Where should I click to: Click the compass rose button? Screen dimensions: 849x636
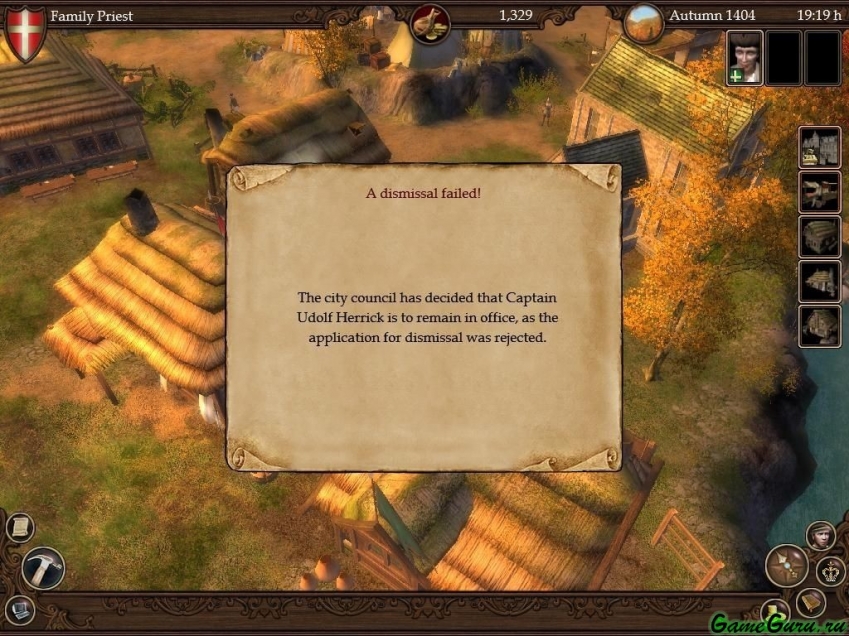786,566
